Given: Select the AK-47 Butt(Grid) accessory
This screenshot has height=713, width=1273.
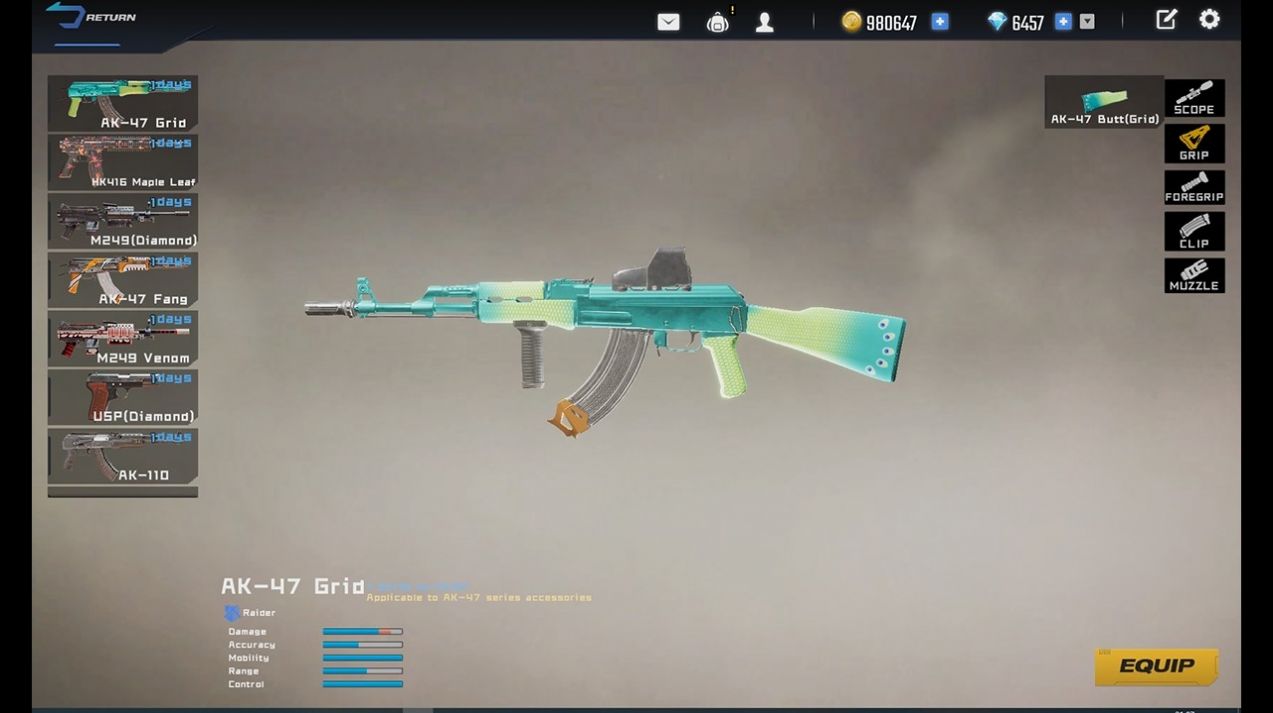Looking at the screenshot, I should tap(1104, 102).
